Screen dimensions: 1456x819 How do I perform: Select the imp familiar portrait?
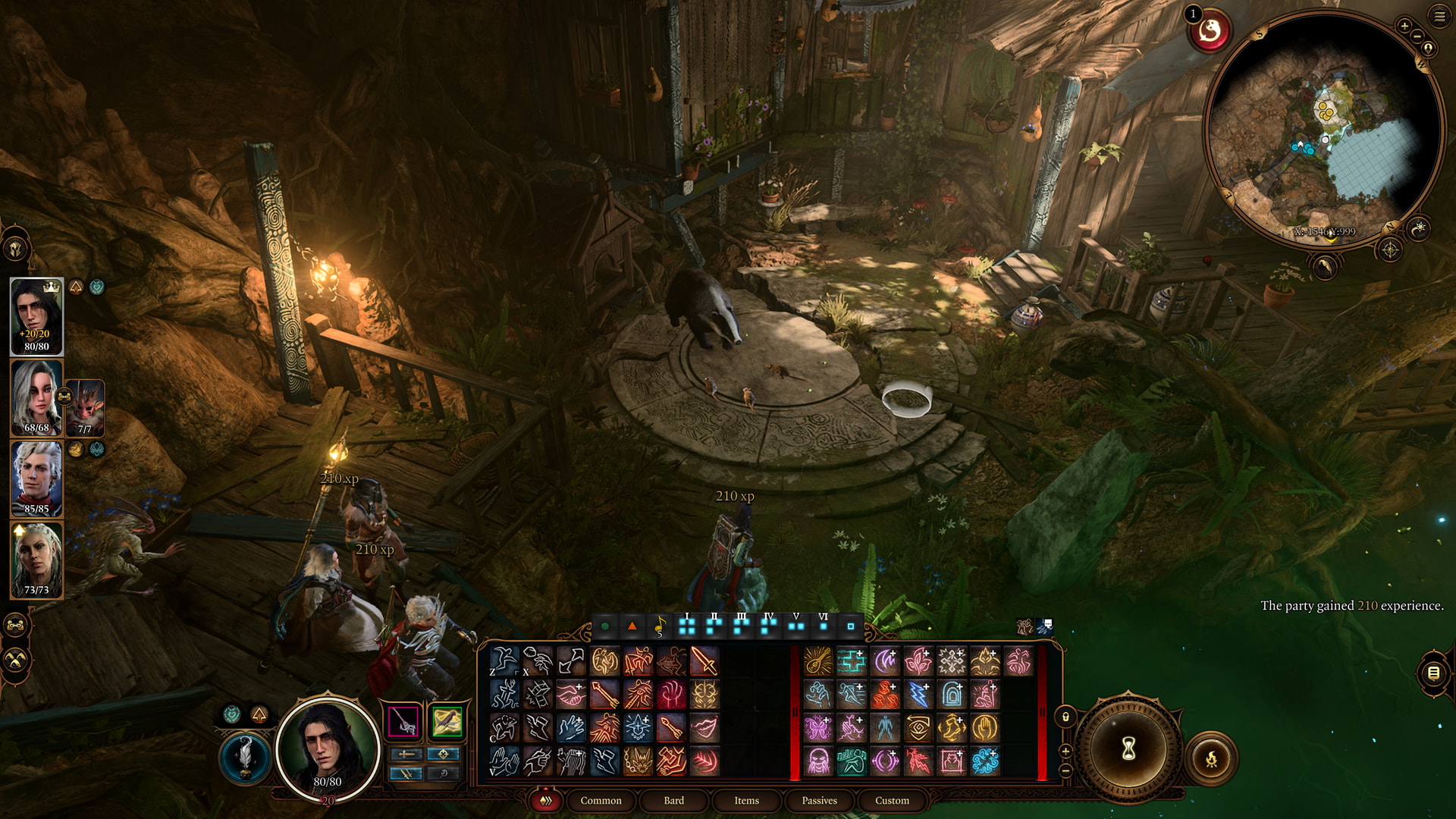85,408
